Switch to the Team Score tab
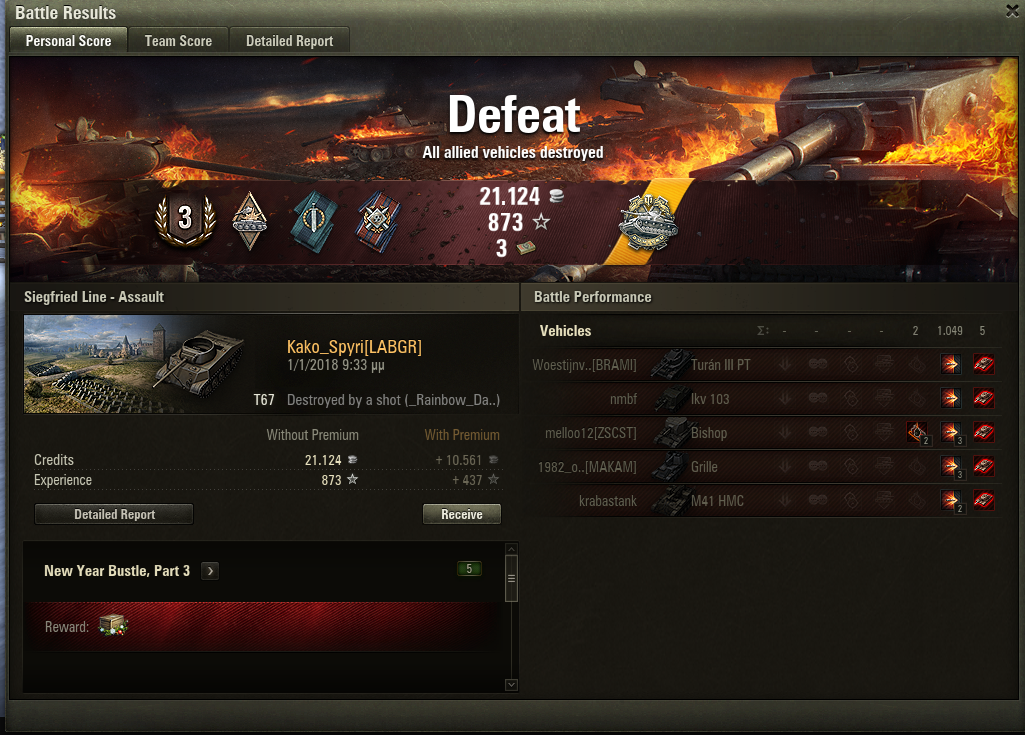1025x735 pixels. (x=178, y=41)
